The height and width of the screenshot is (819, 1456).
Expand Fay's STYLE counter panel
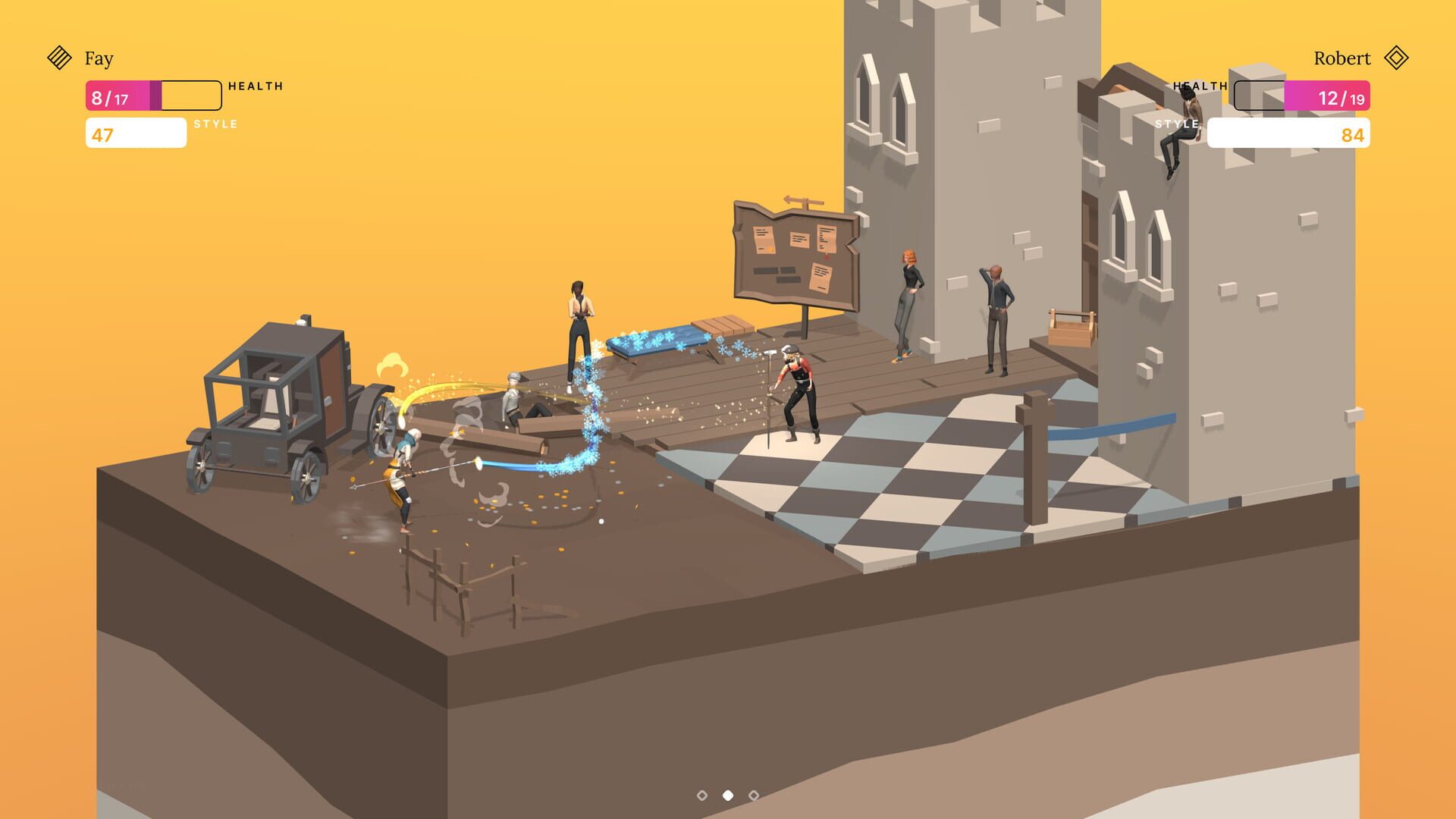136,133
